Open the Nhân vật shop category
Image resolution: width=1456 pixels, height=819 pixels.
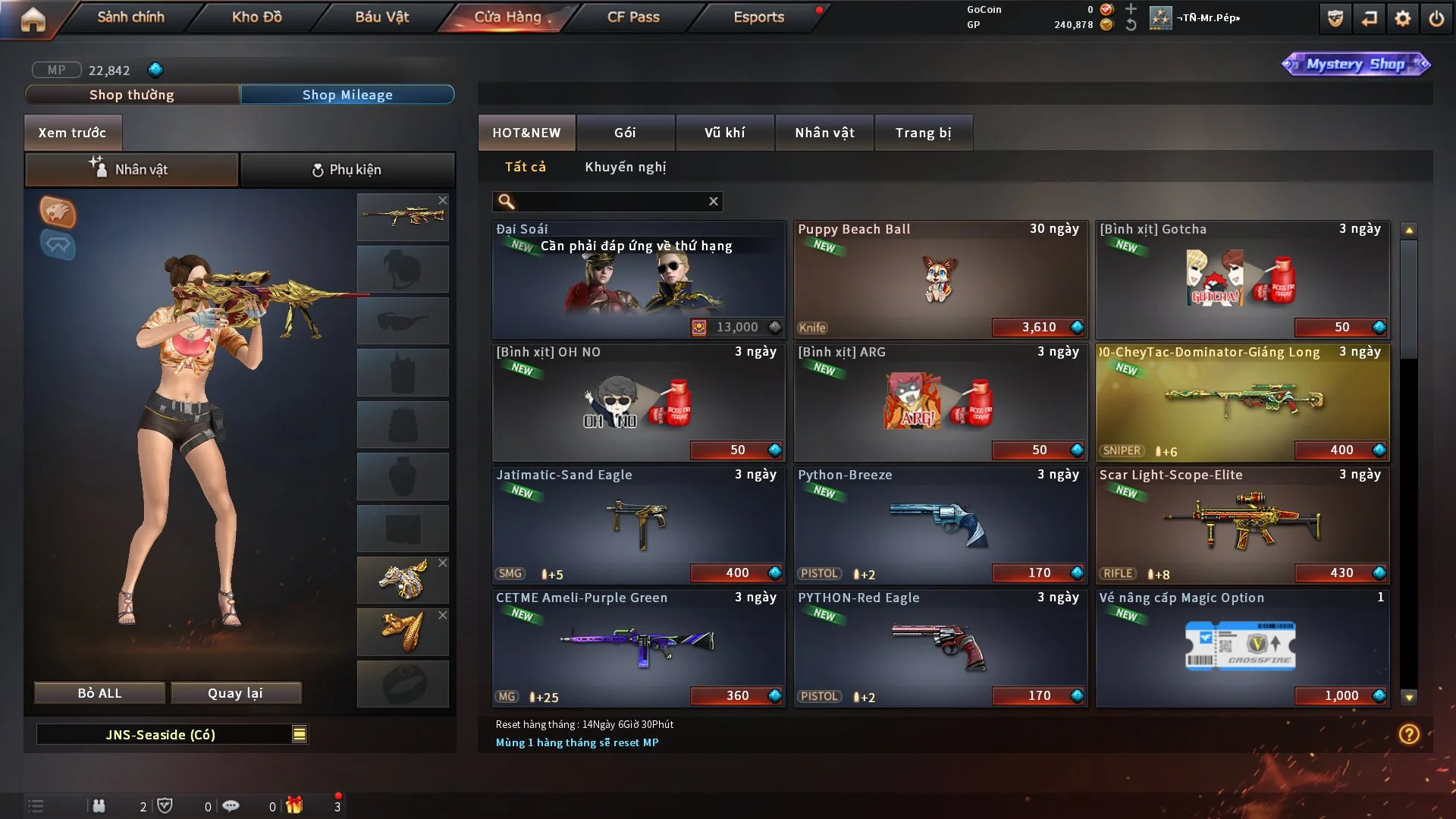click(x=824, y=133)
